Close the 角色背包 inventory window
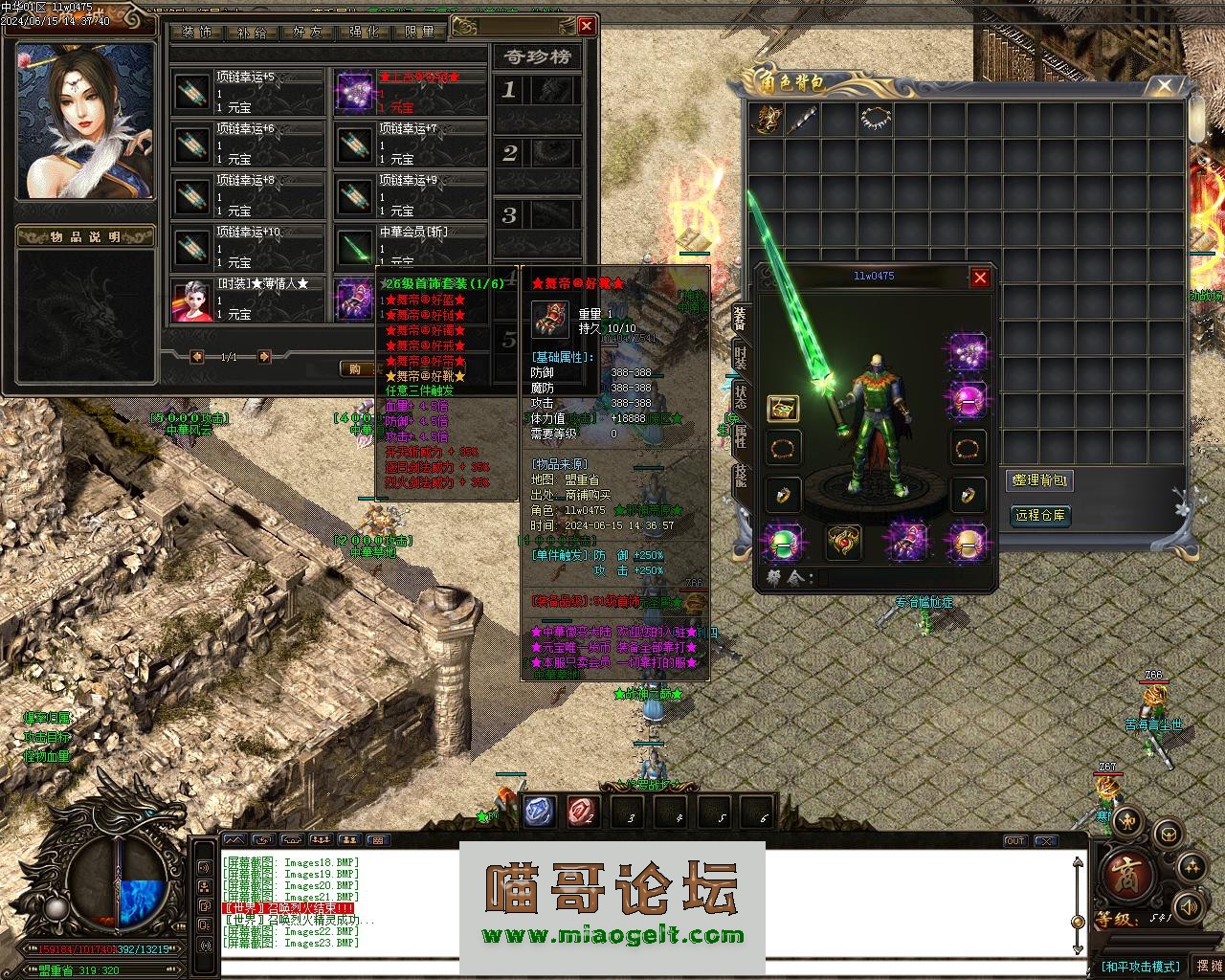Viewport: 1225px width, 980px height. tap(1164, 86)
